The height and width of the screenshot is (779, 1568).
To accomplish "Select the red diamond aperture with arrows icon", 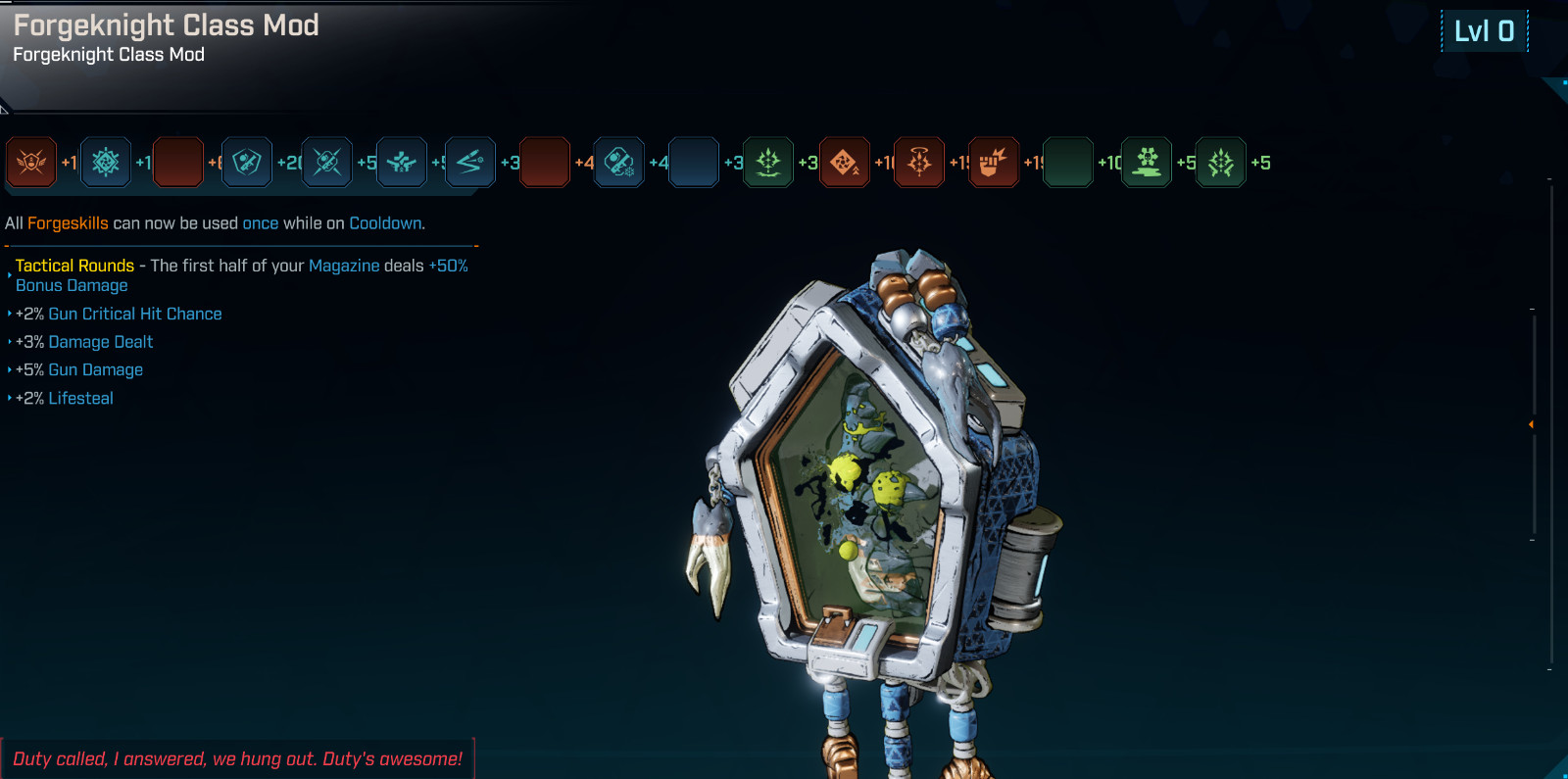I will click(845, 163).
